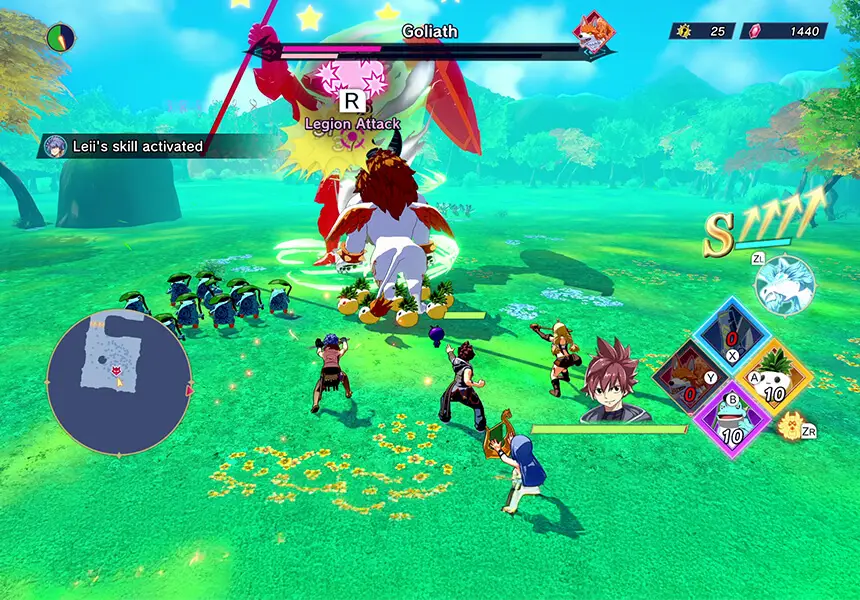Select the red fox monster skill
Viewport: 860px width, 600px height.
690,381
